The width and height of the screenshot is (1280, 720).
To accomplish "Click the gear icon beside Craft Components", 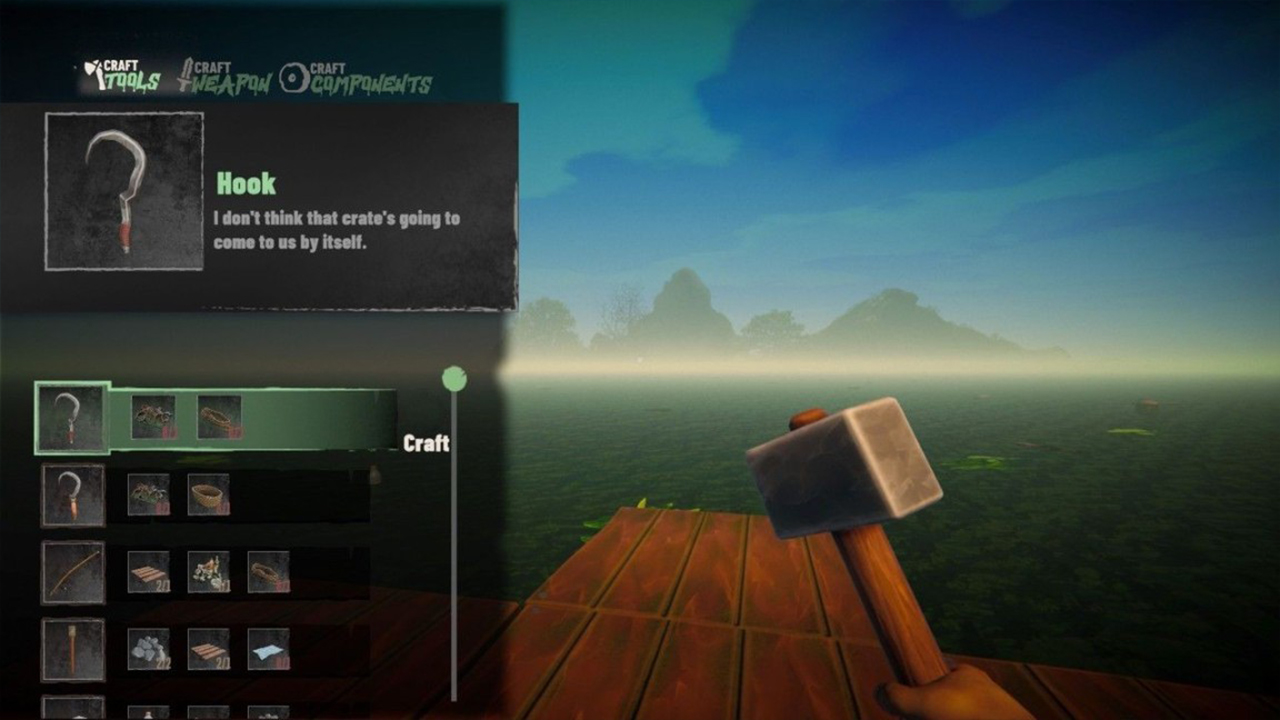I will (294, 76).
